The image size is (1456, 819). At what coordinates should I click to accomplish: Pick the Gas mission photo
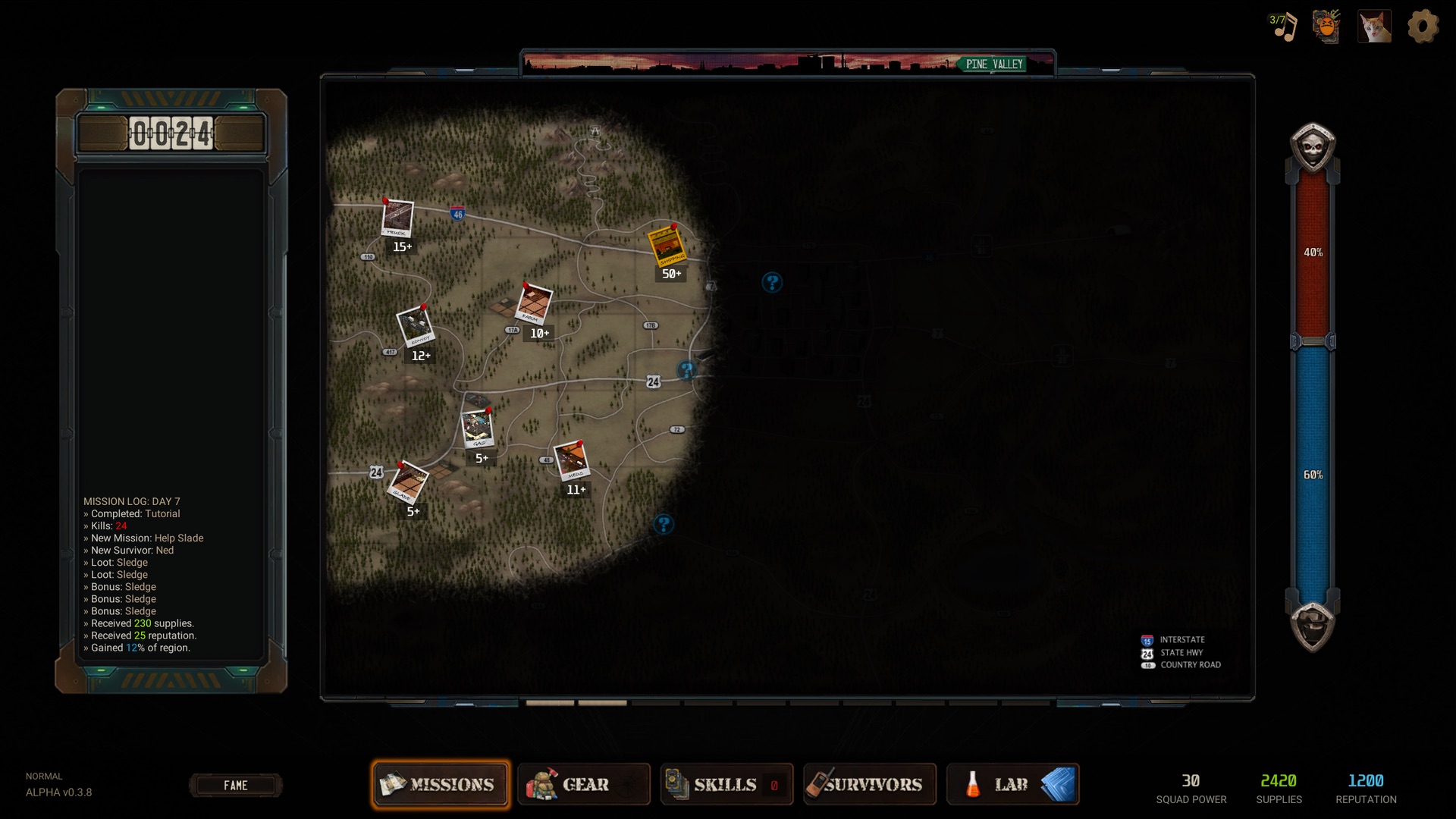point(477,429)
